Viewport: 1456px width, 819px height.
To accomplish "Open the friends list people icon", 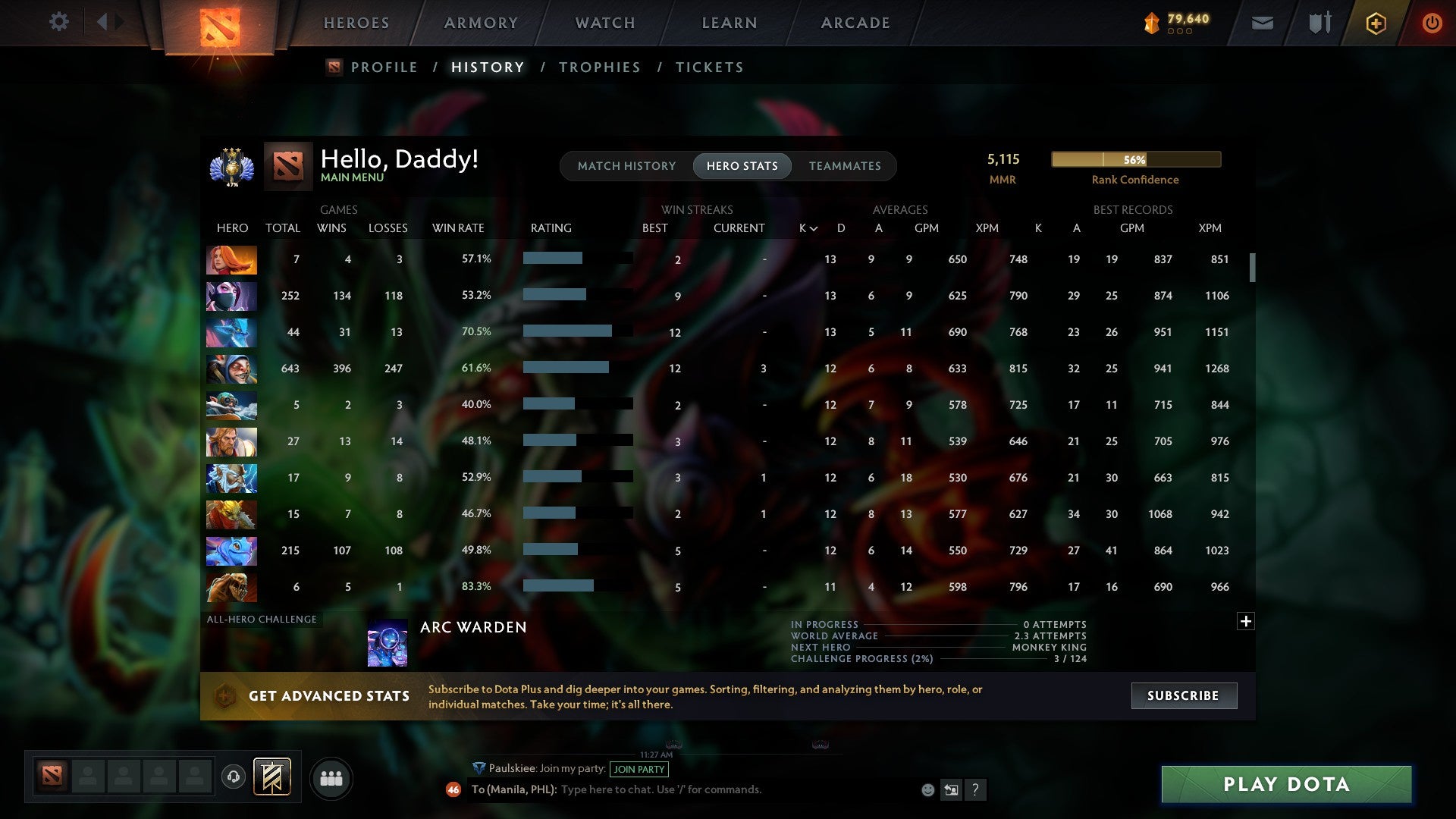I will click(x=331, y=777).
